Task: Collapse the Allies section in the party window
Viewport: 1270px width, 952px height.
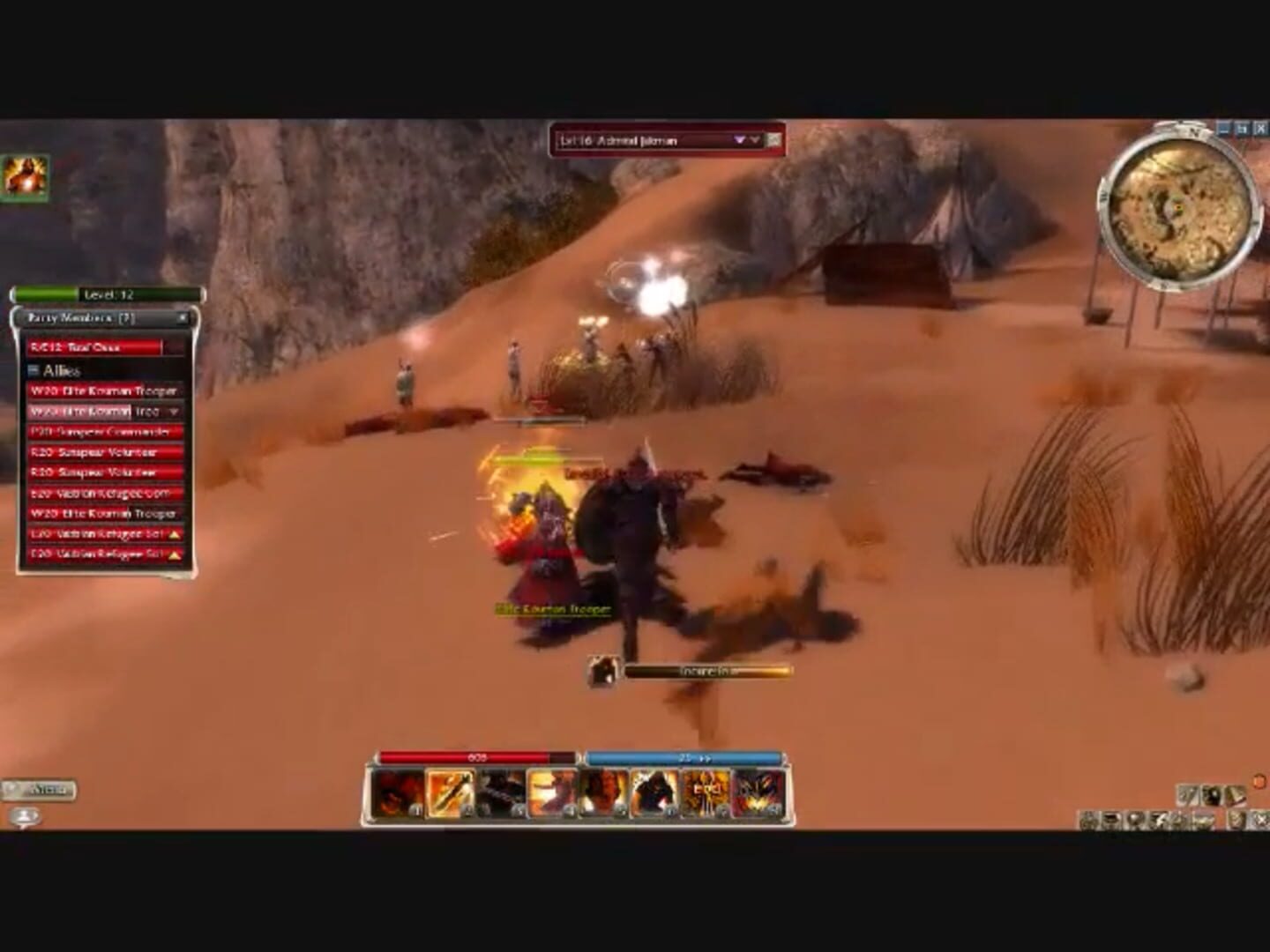Action: tap(34, 370)
